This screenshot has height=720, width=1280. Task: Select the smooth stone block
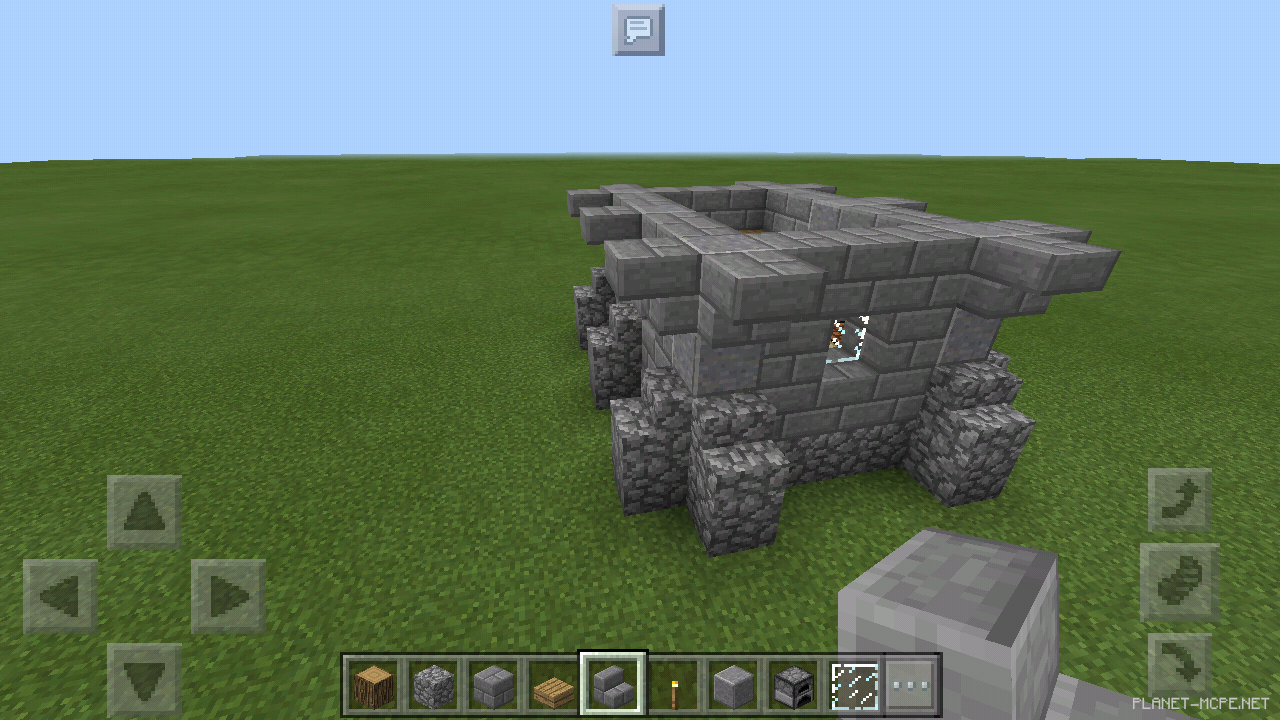(x=732, y=681)
